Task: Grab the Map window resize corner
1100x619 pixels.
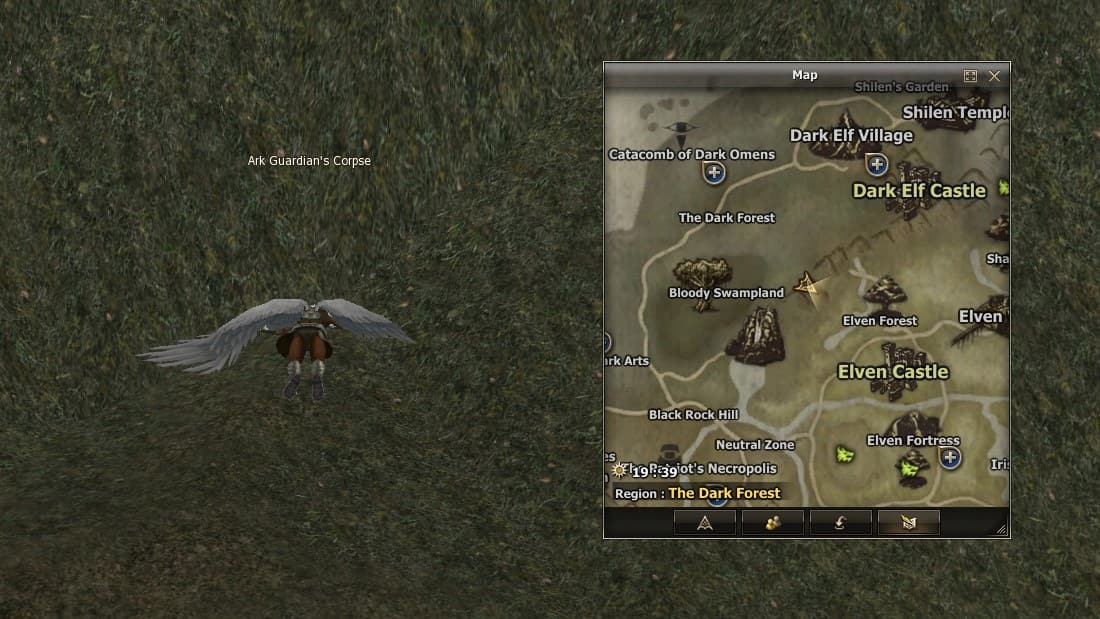Action: pos(1001,529)
